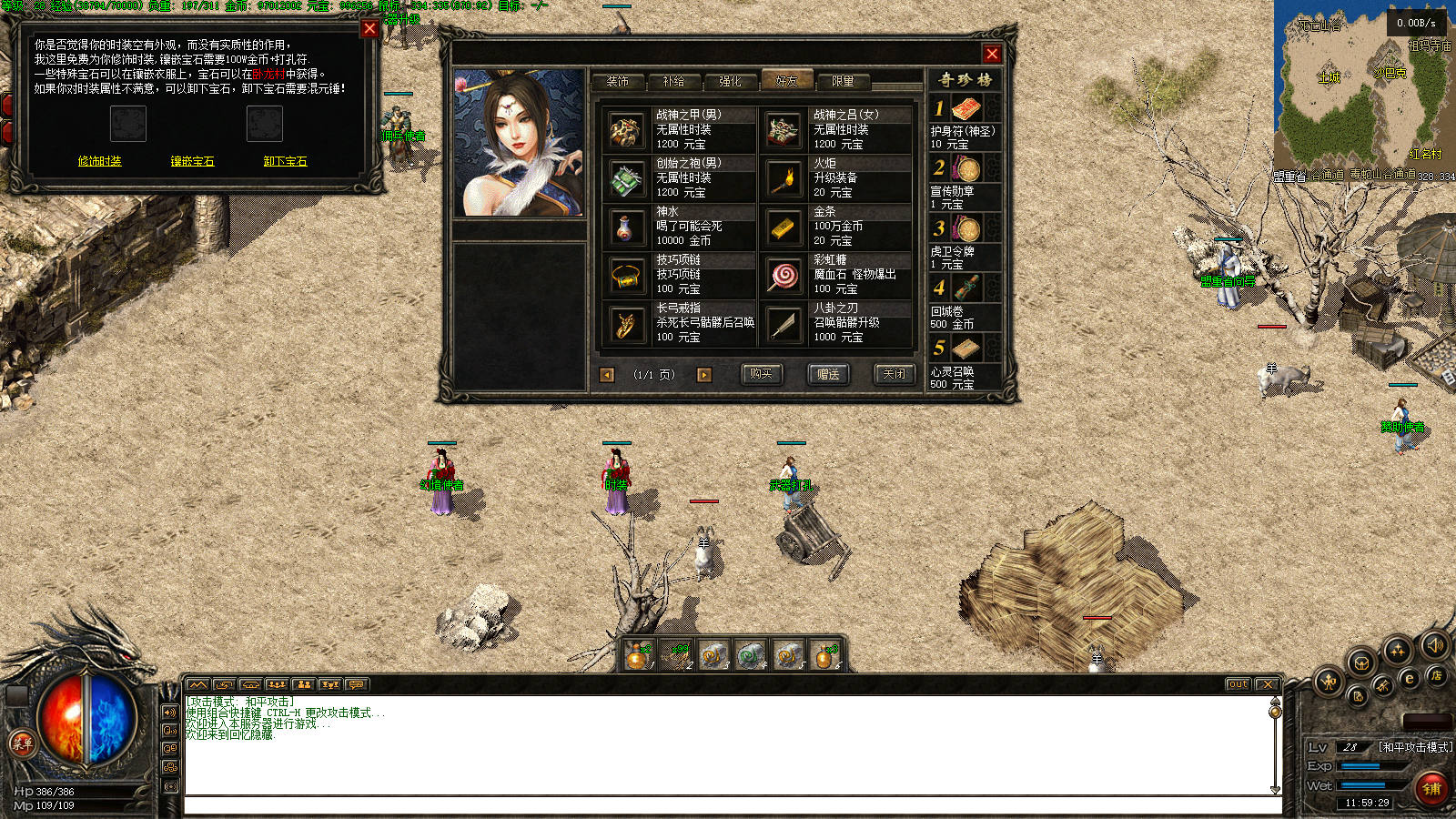Click the 赠送 gift button
The height and width of the screenshot is (819, 1456).
pos(828,374)
